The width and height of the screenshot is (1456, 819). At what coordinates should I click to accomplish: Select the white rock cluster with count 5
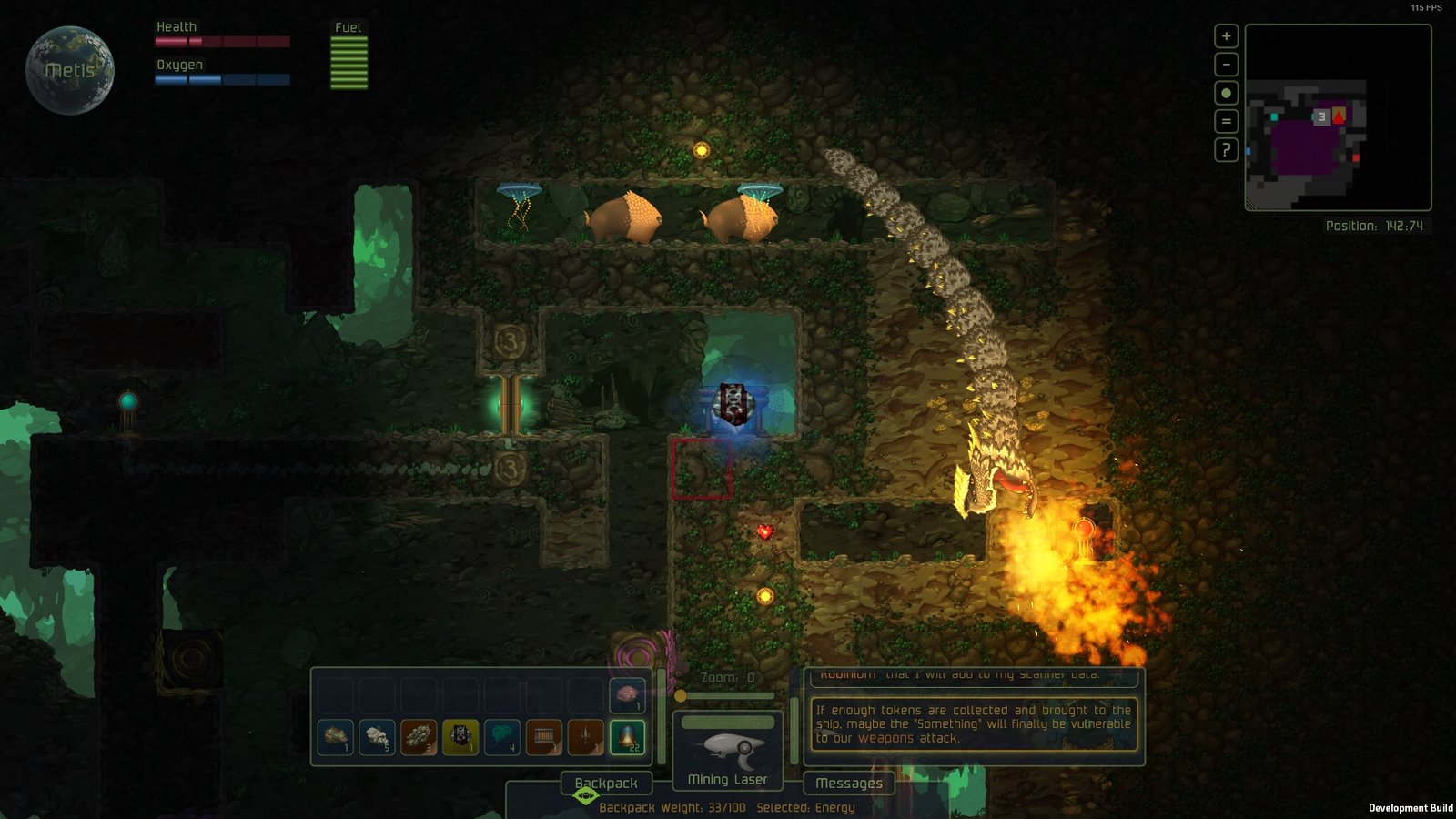click(x=377, y=737)
